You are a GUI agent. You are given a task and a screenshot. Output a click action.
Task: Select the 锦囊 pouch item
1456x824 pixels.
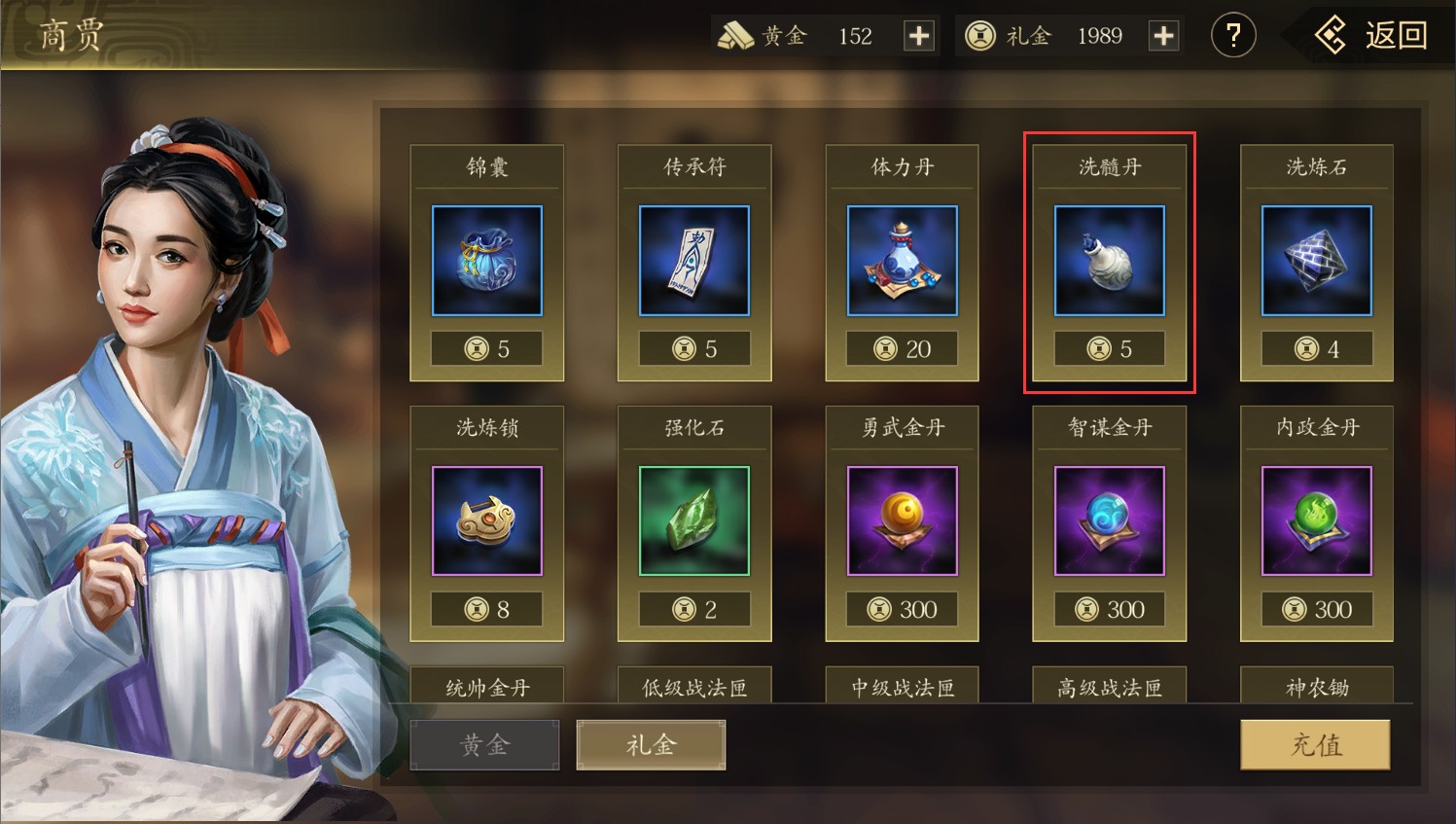pyautogui.click(x=486, y=261)
